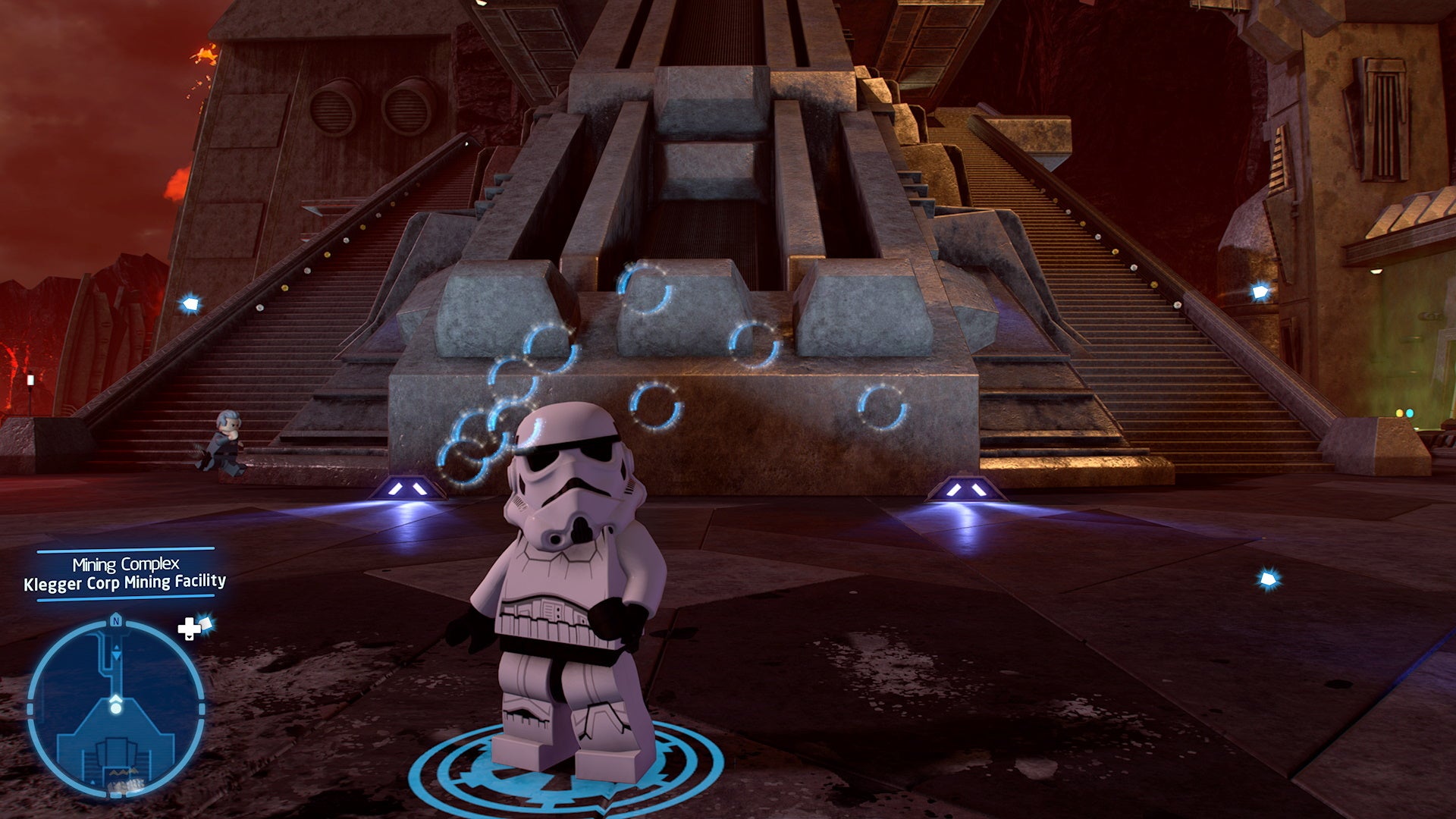This screenshot has width=1456, height=819.
Task: Click the d-pad map hint icon
Action: tap(187, 630)
